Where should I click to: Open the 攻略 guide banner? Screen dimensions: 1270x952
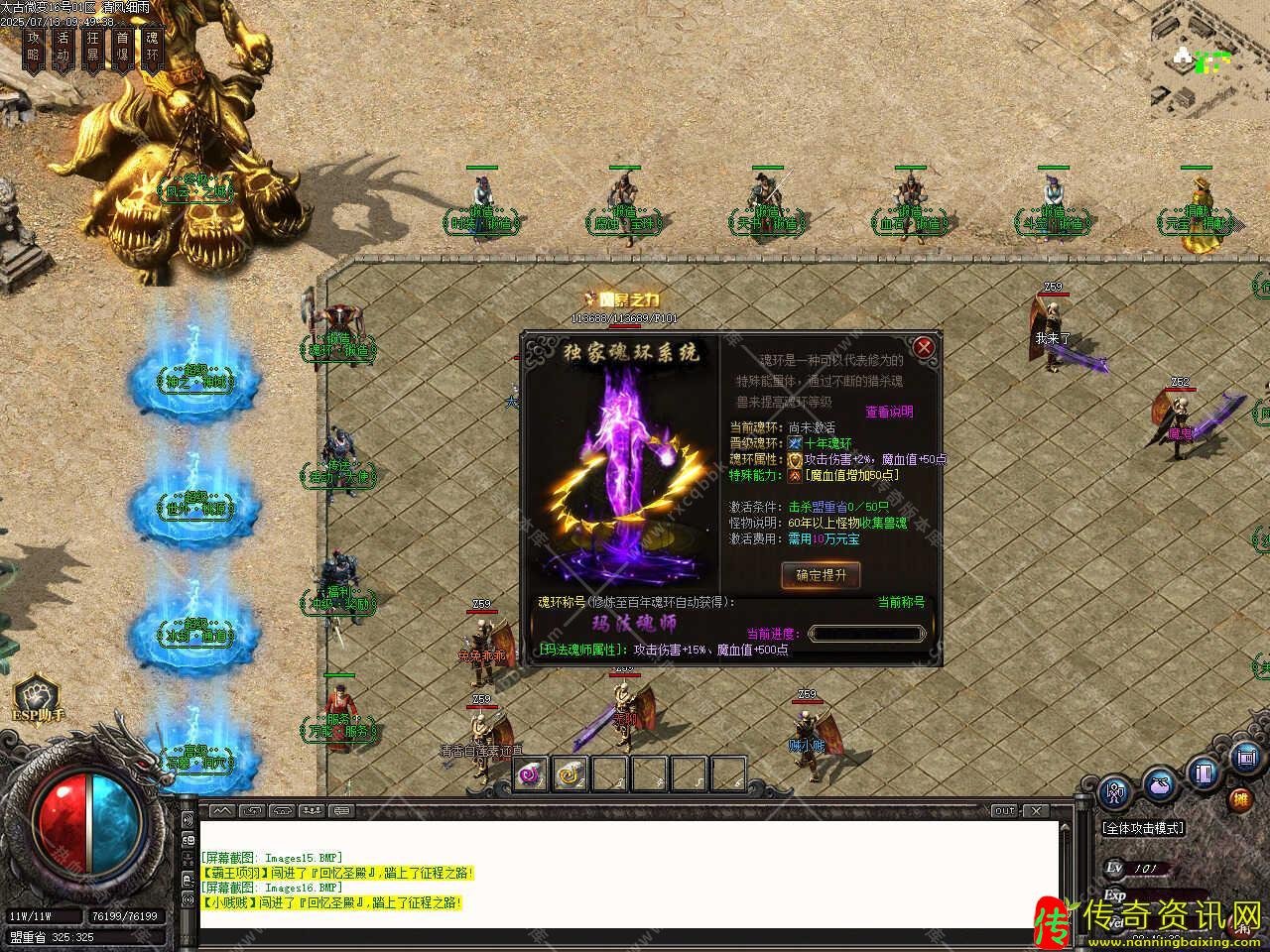tap(34, 46)
